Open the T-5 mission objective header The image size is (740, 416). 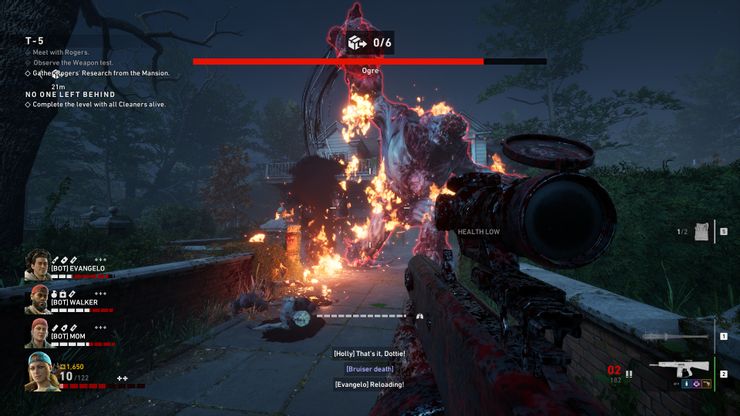pos(35,40)
